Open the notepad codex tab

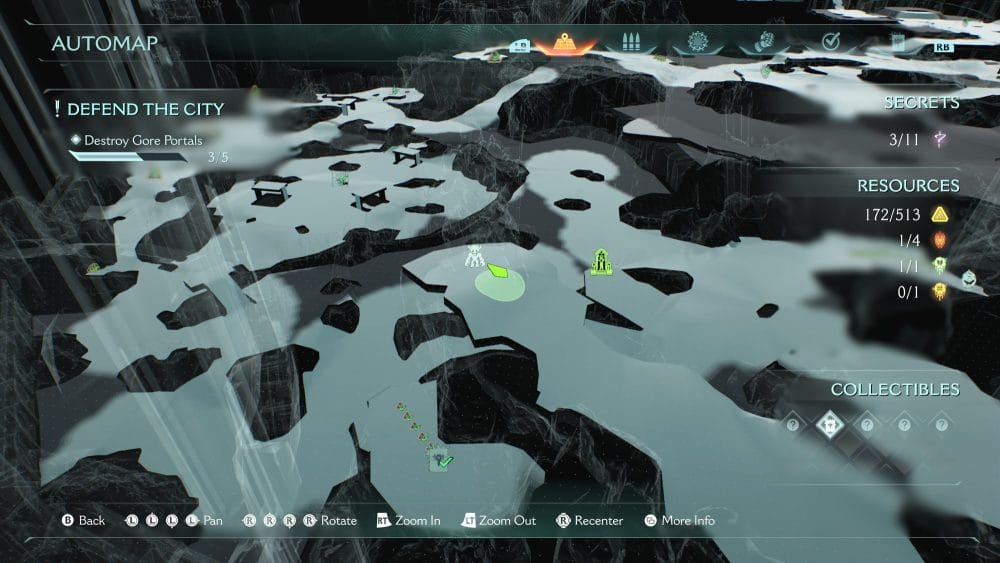897,44
